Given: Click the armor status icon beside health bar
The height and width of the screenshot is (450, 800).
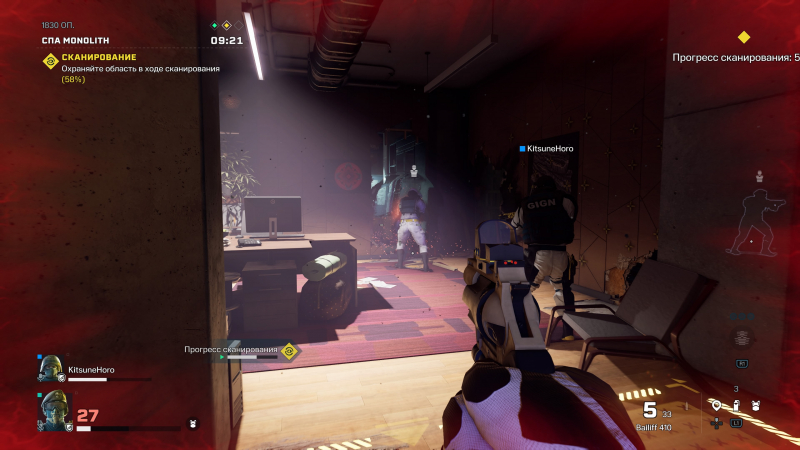Looking at the screenshot, I should click(193, 423).
